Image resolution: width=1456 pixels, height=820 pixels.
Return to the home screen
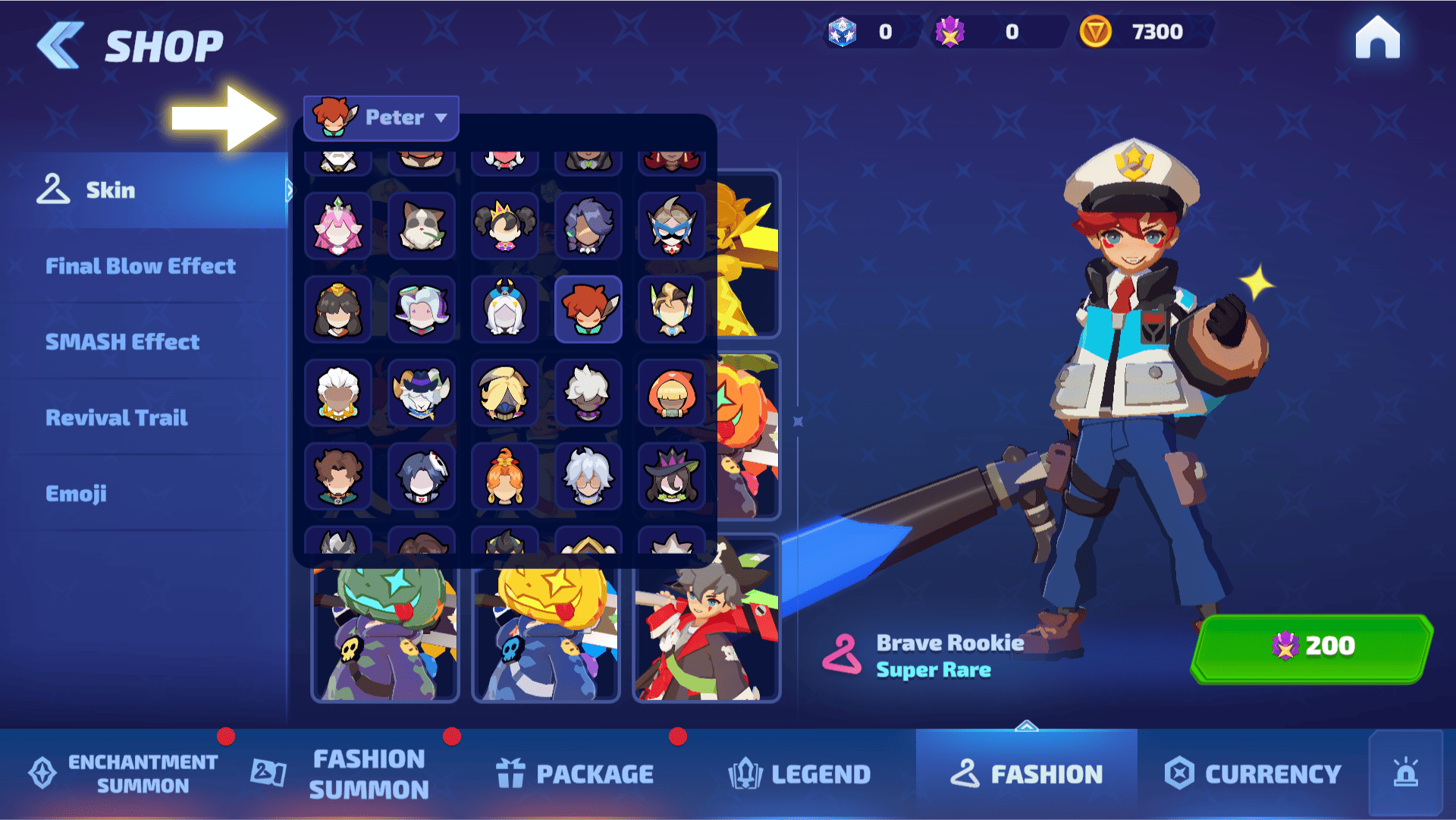pyautogui.click(x=1377, y=38)
